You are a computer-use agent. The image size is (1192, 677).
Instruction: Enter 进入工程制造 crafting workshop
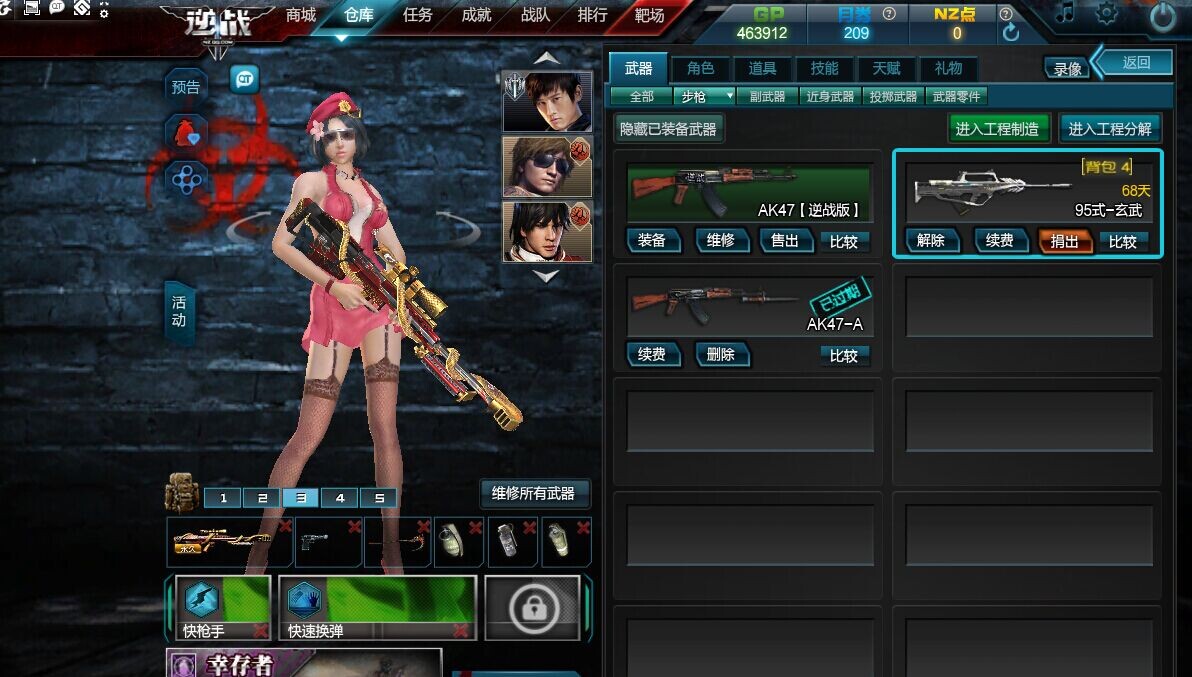pos(997,129)
